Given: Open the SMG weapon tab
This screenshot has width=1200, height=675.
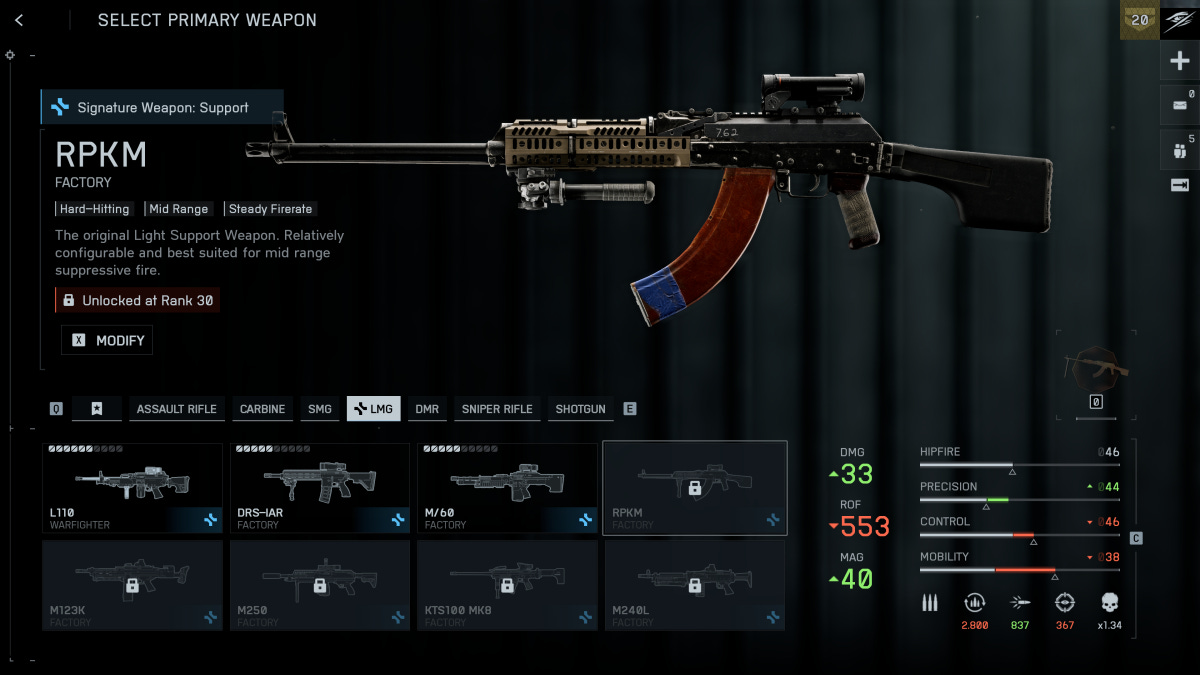Looking at the screenshot, I should [x=319, y=409].
